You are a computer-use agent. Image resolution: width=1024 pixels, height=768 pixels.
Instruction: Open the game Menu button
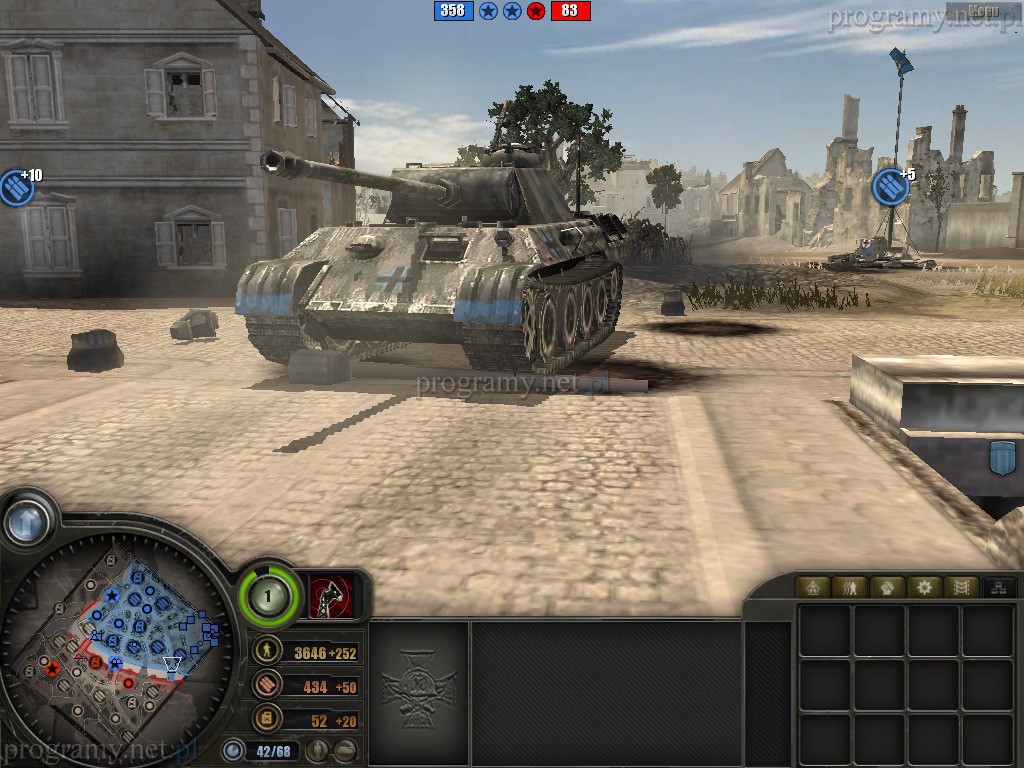click(983, 12)
